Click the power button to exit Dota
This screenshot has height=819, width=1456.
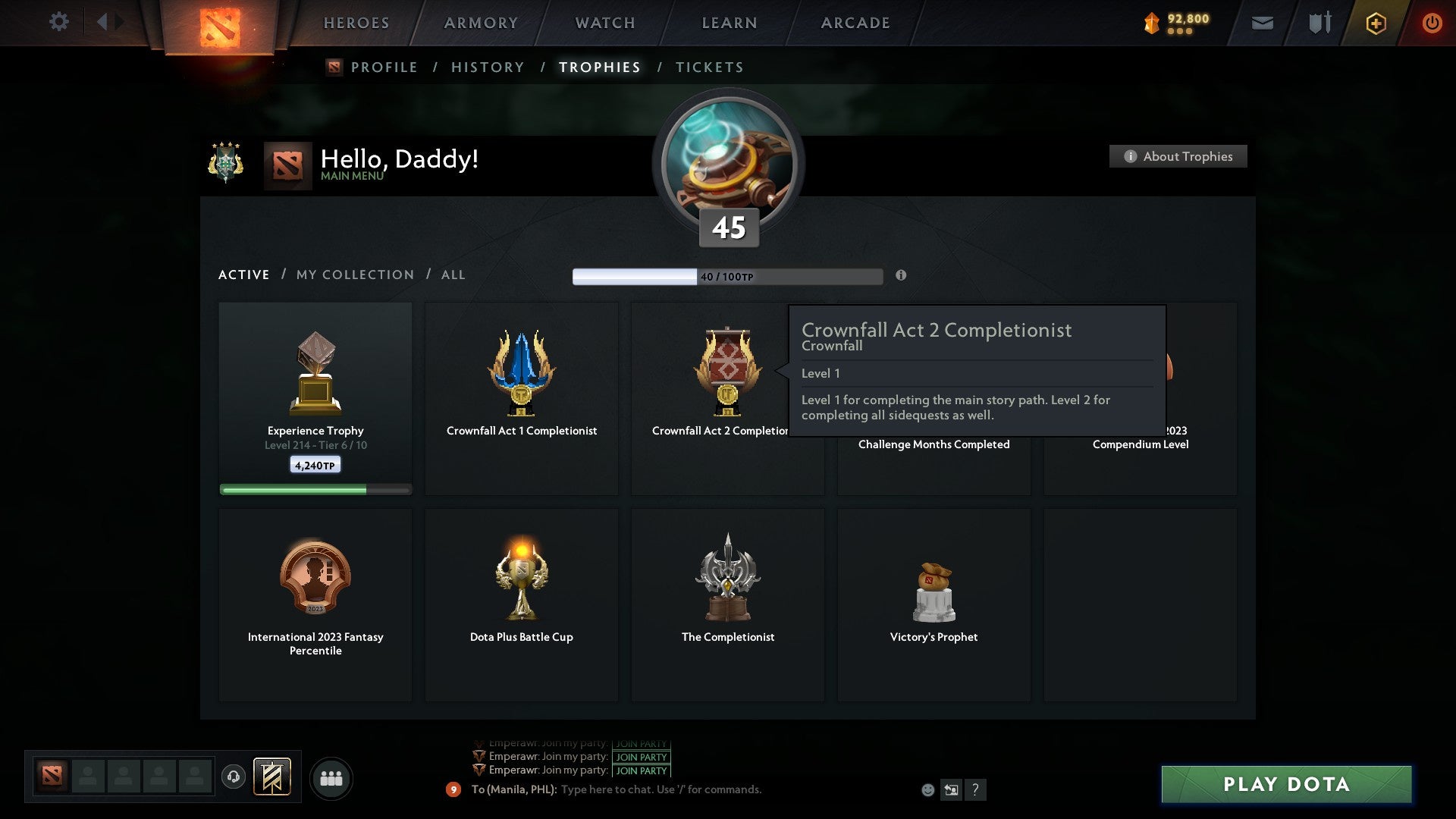[1433, 23]
